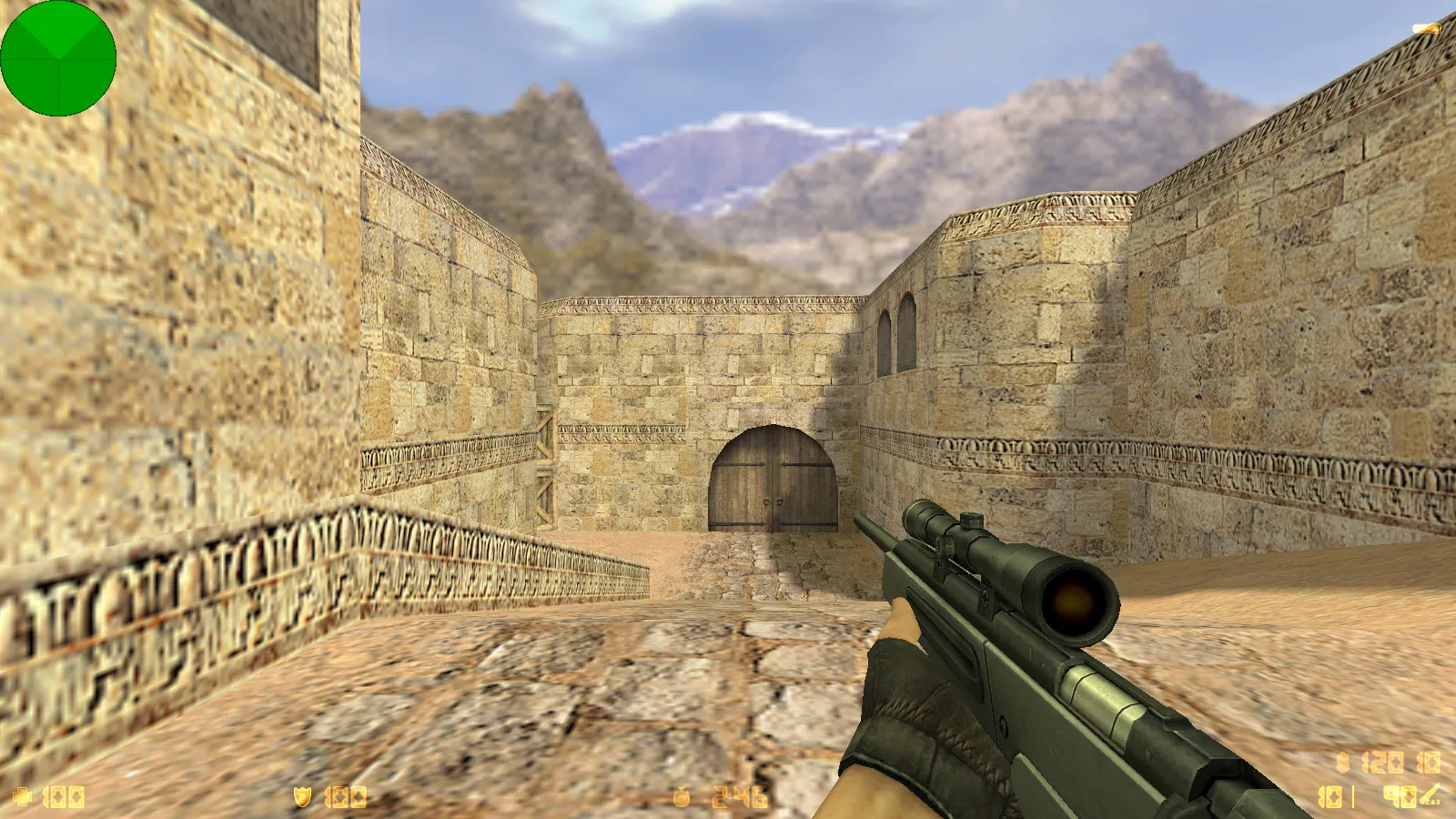Click the armor value reading 100

pos(348,795)
